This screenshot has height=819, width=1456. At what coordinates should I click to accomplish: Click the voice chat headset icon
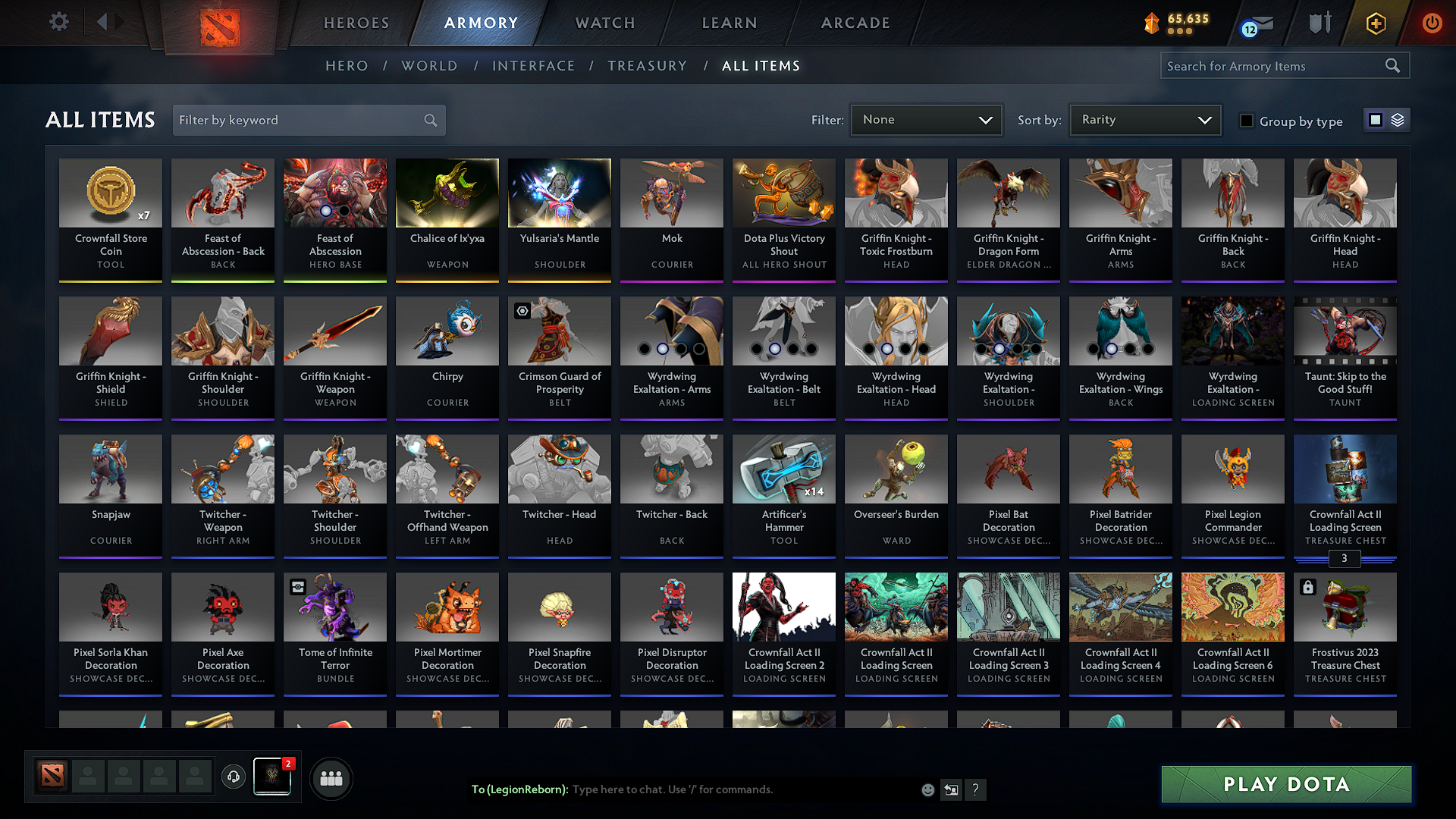click(233, 777)
